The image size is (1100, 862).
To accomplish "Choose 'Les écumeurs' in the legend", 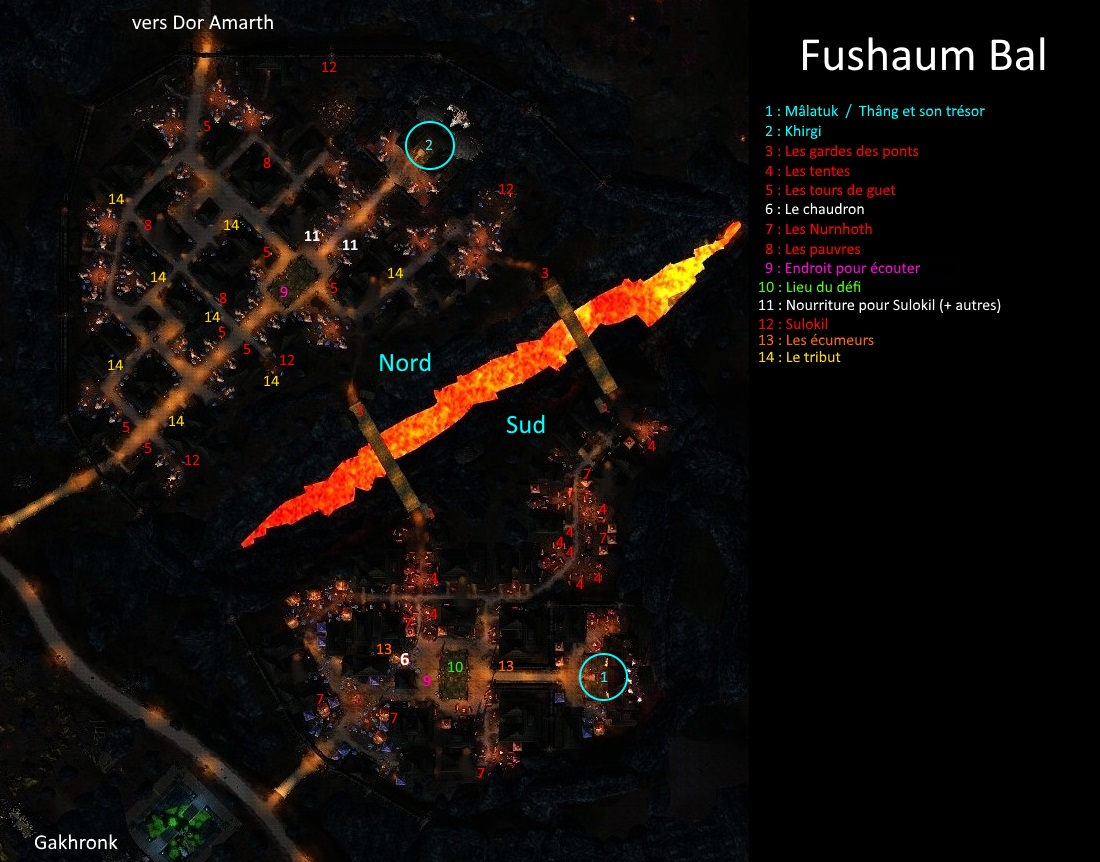I will coord(818,340).
